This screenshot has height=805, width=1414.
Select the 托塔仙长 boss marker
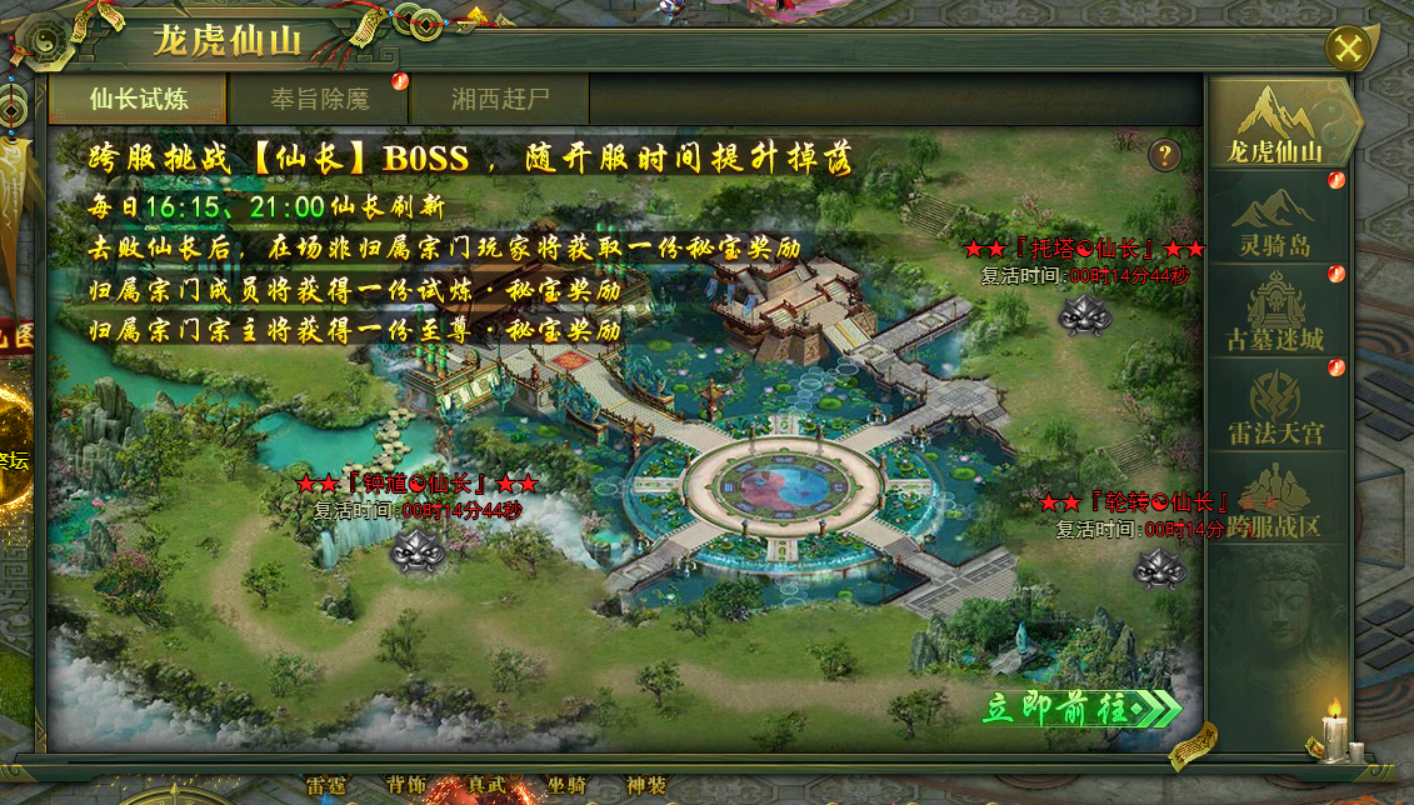click(x=1085, y=315)
